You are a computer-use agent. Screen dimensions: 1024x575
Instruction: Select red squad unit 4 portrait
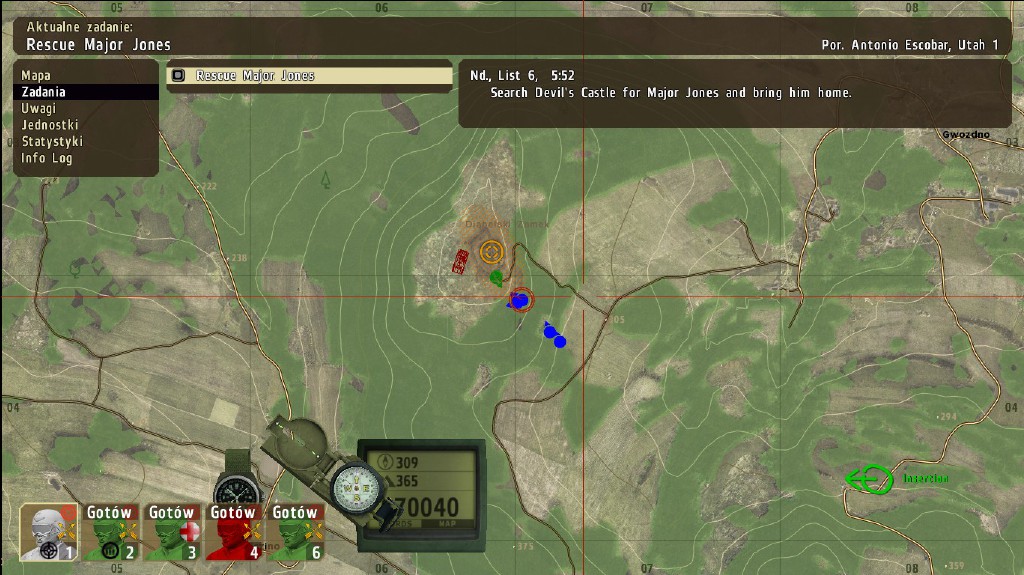click(x=234, y=531)
